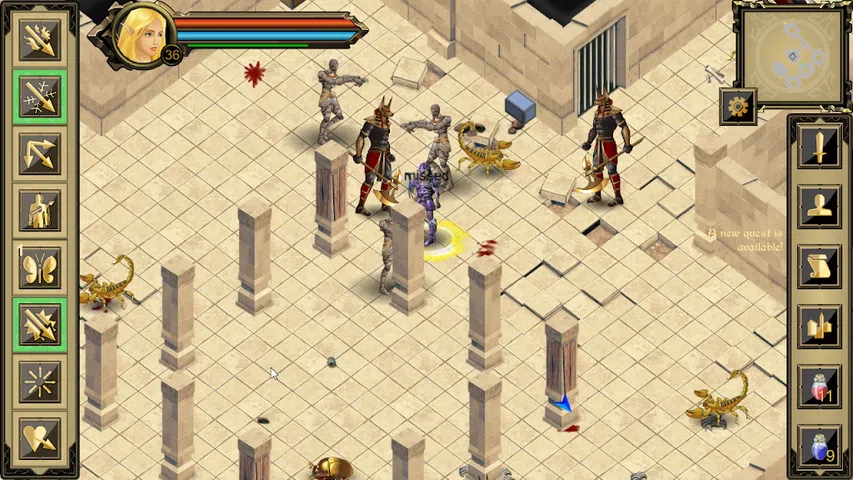
Task: Use the split arrows skill
Action: (x=40, y=154)
